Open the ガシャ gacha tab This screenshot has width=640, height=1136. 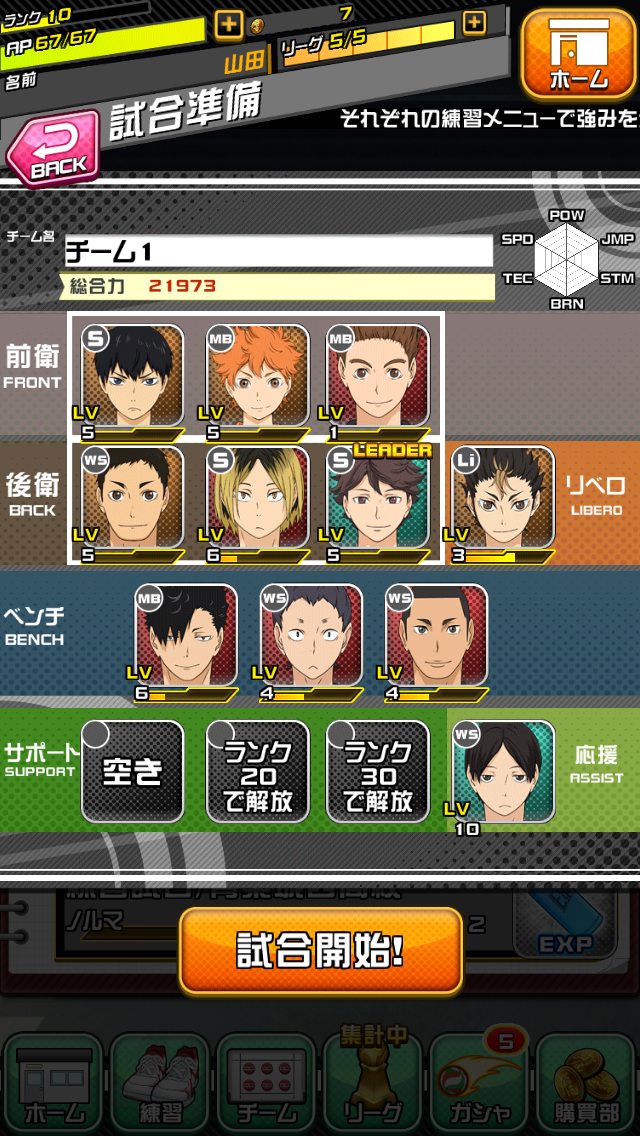(480, 1085)
